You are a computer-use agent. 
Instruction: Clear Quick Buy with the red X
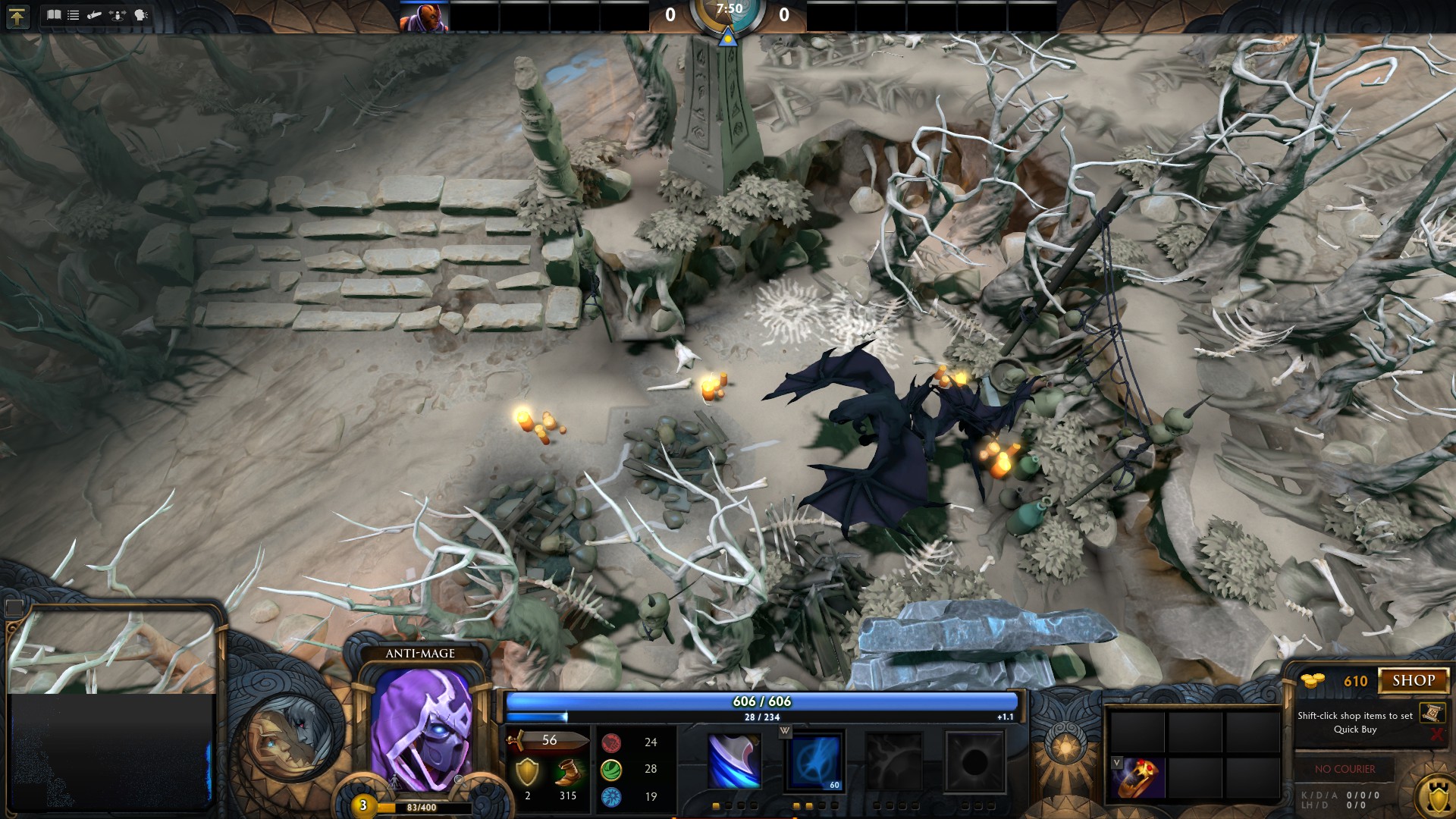(x=1436, y=734)
